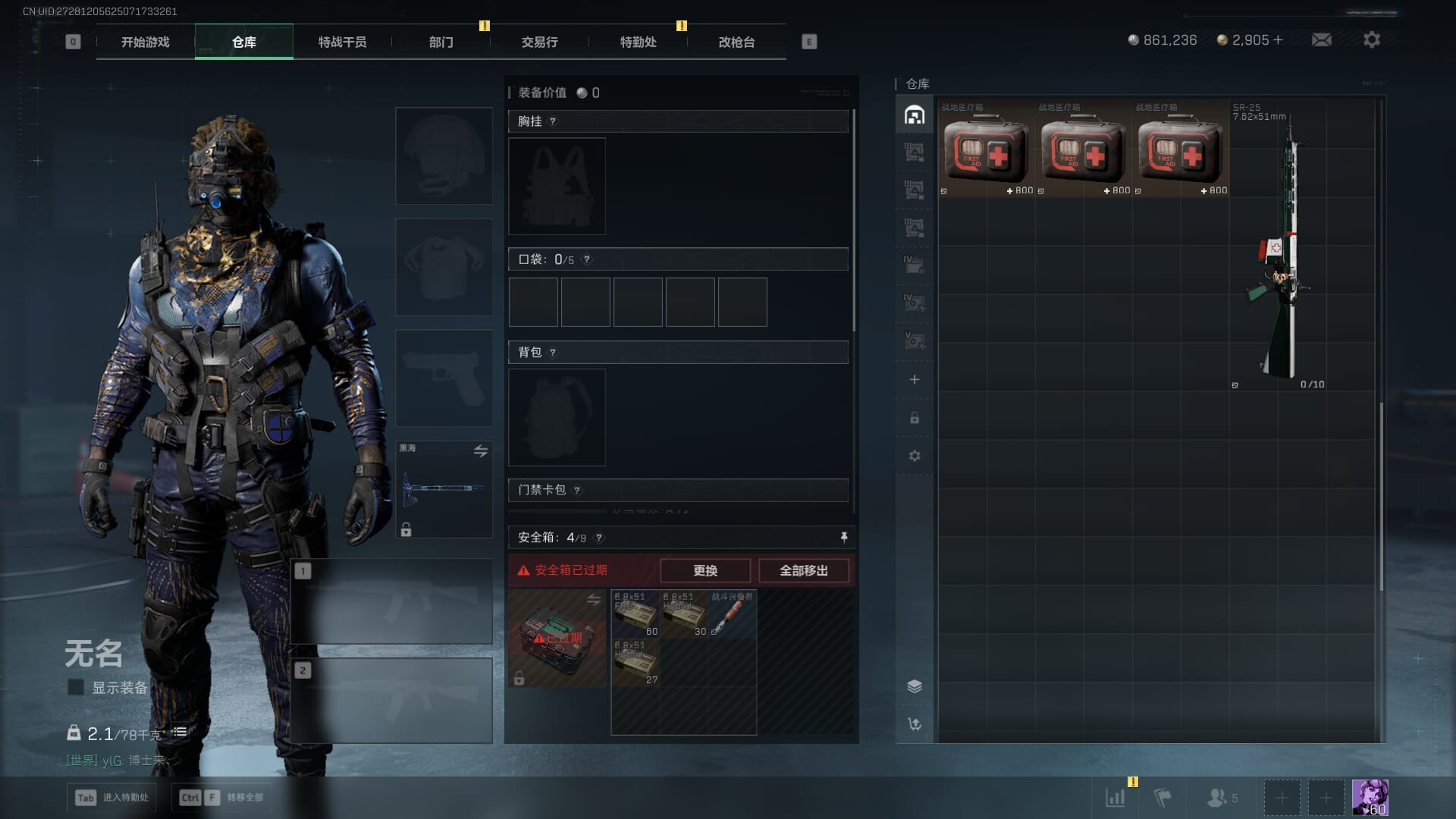The height and width of the screenshot is (819, 1456).
Task: Open the mail inbox envelope icon
Action: tap(1321, 40)
